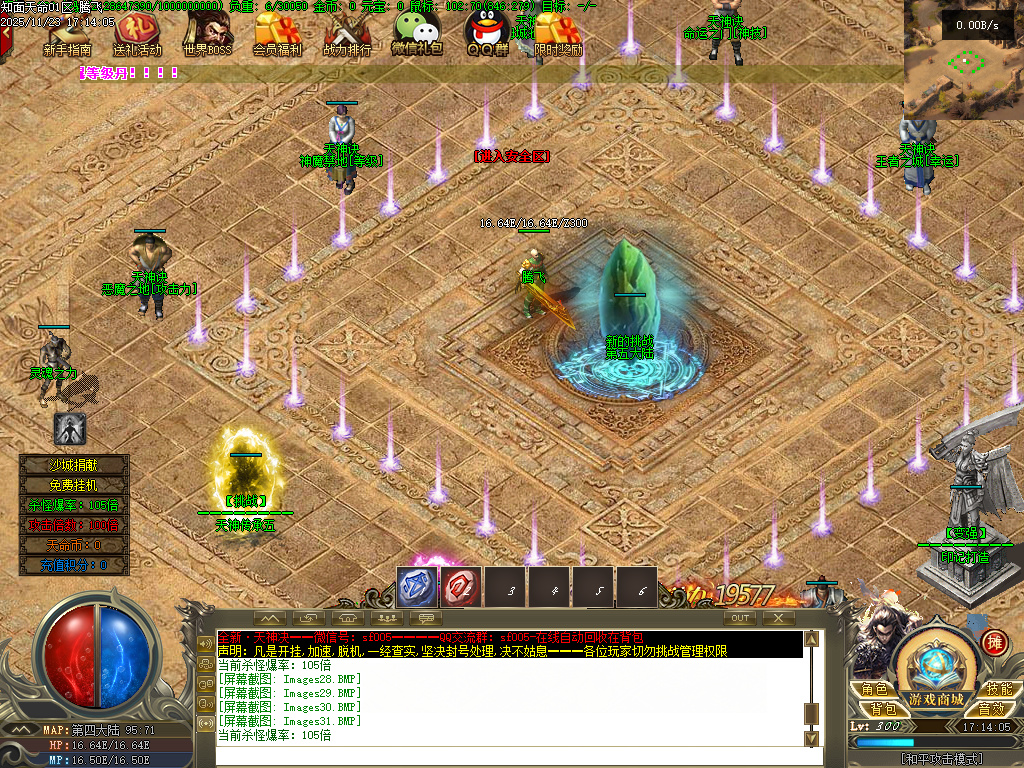Screen dimensions: 1024x768
Task: Select the blue rune hotbar slot
Action: click(416, 588)
